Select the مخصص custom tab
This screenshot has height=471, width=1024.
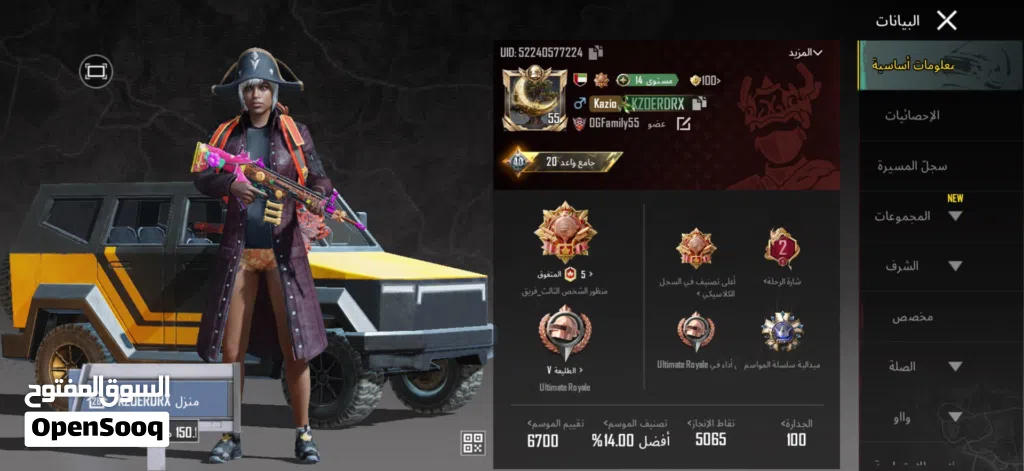coord(912,317)
